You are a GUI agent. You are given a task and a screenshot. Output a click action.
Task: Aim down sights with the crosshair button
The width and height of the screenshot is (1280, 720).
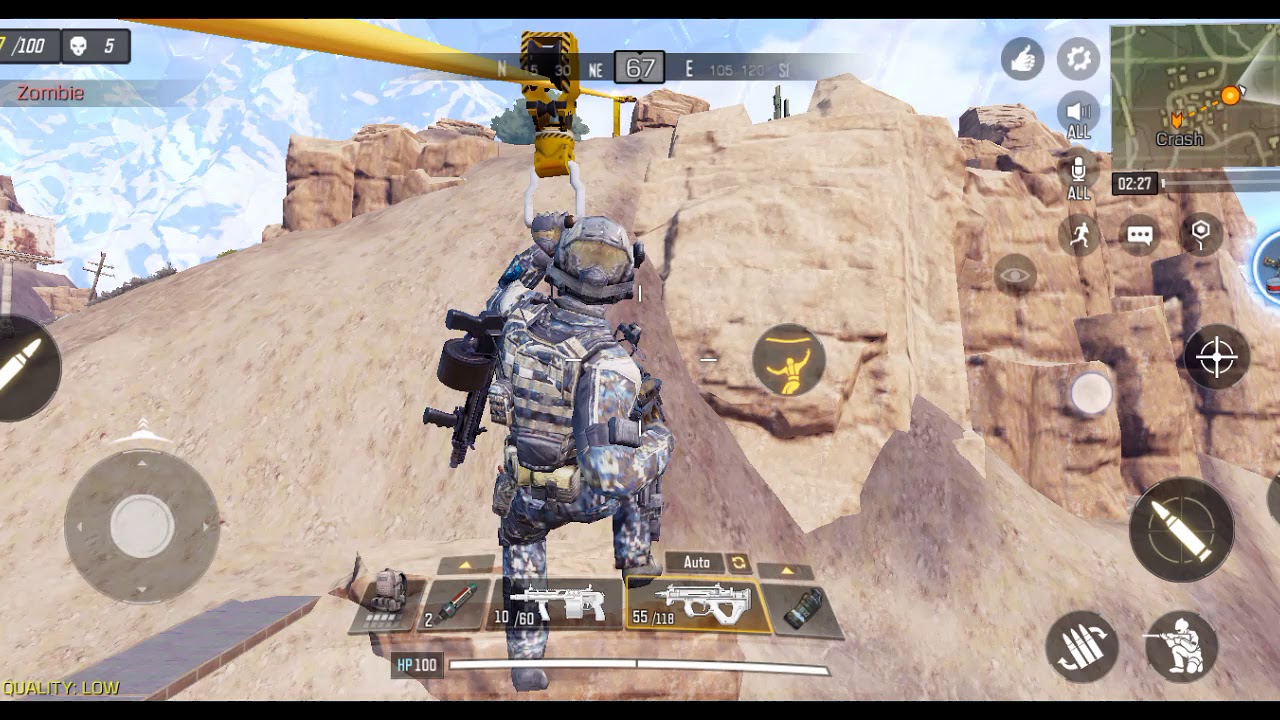click(1216, 357)
